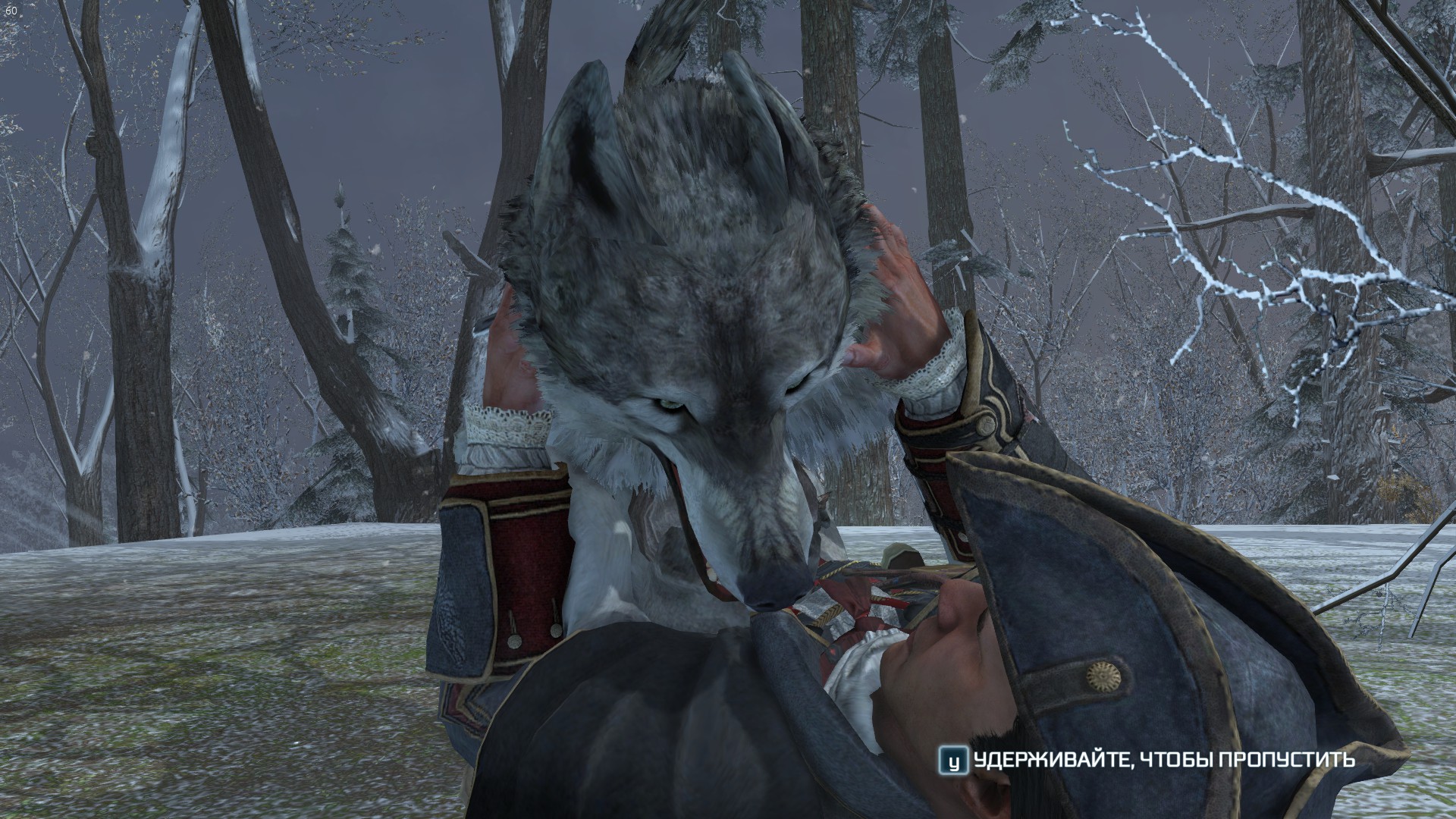
Task: Click the soldier's white lace cuff
Action: pyautogui.click(x=504, y=425)
